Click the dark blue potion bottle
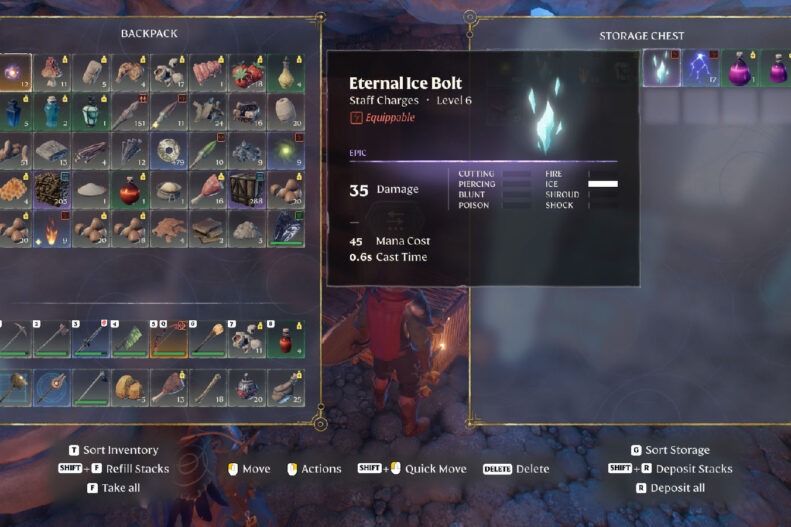The width and height of the screenshot is (791, 527). tap(13, 111)
